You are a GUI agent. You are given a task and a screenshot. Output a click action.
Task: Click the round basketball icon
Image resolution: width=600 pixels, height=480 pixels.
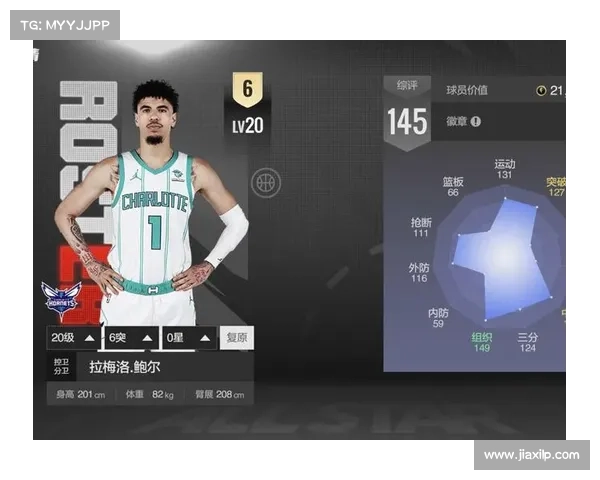tap(266, 182)
